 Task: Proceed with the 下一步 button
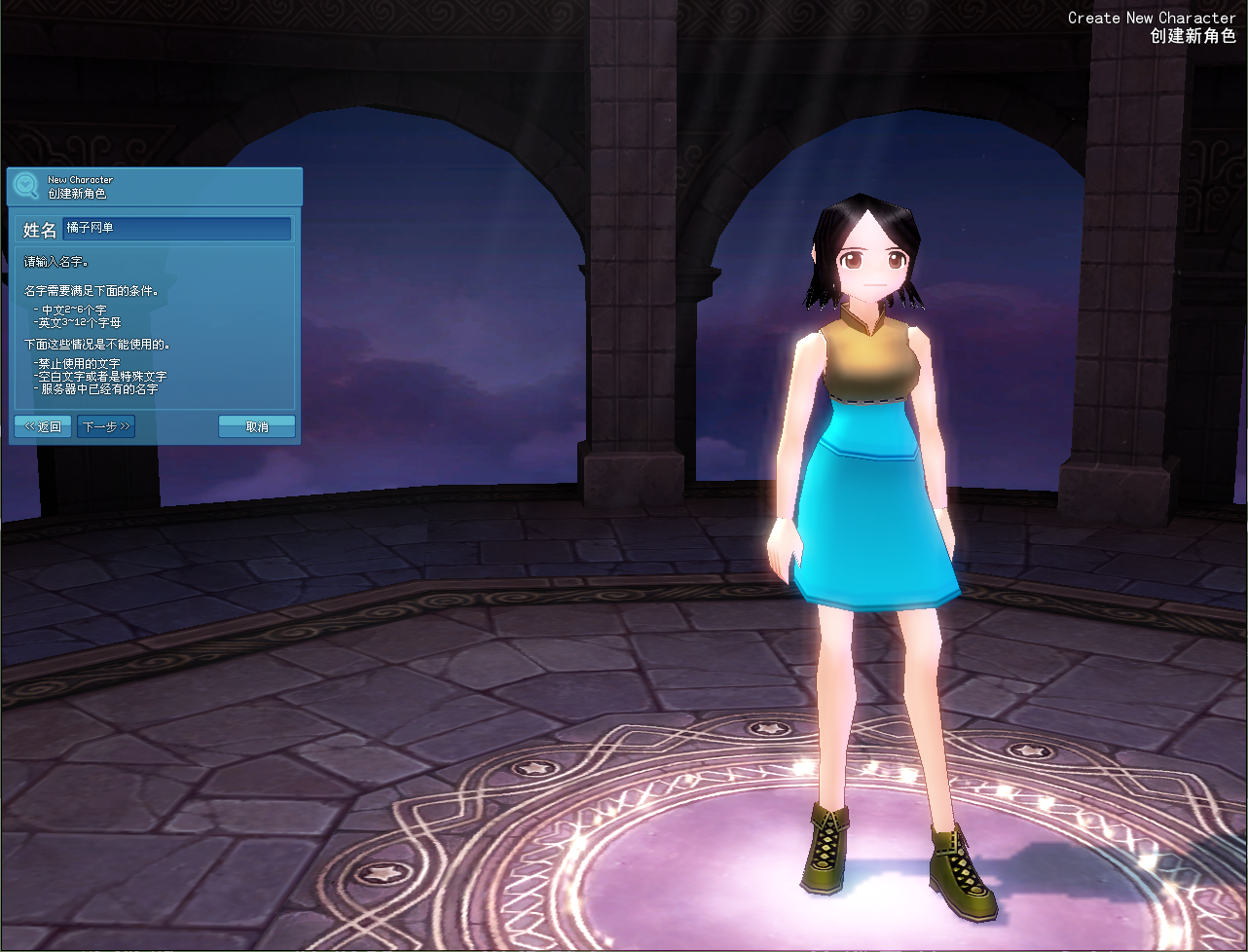[106, 426]
